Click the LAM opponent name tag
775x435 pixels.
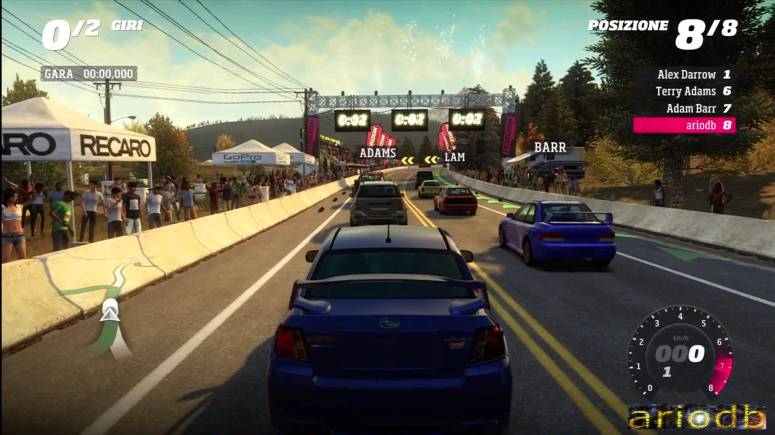click(455, 158)
